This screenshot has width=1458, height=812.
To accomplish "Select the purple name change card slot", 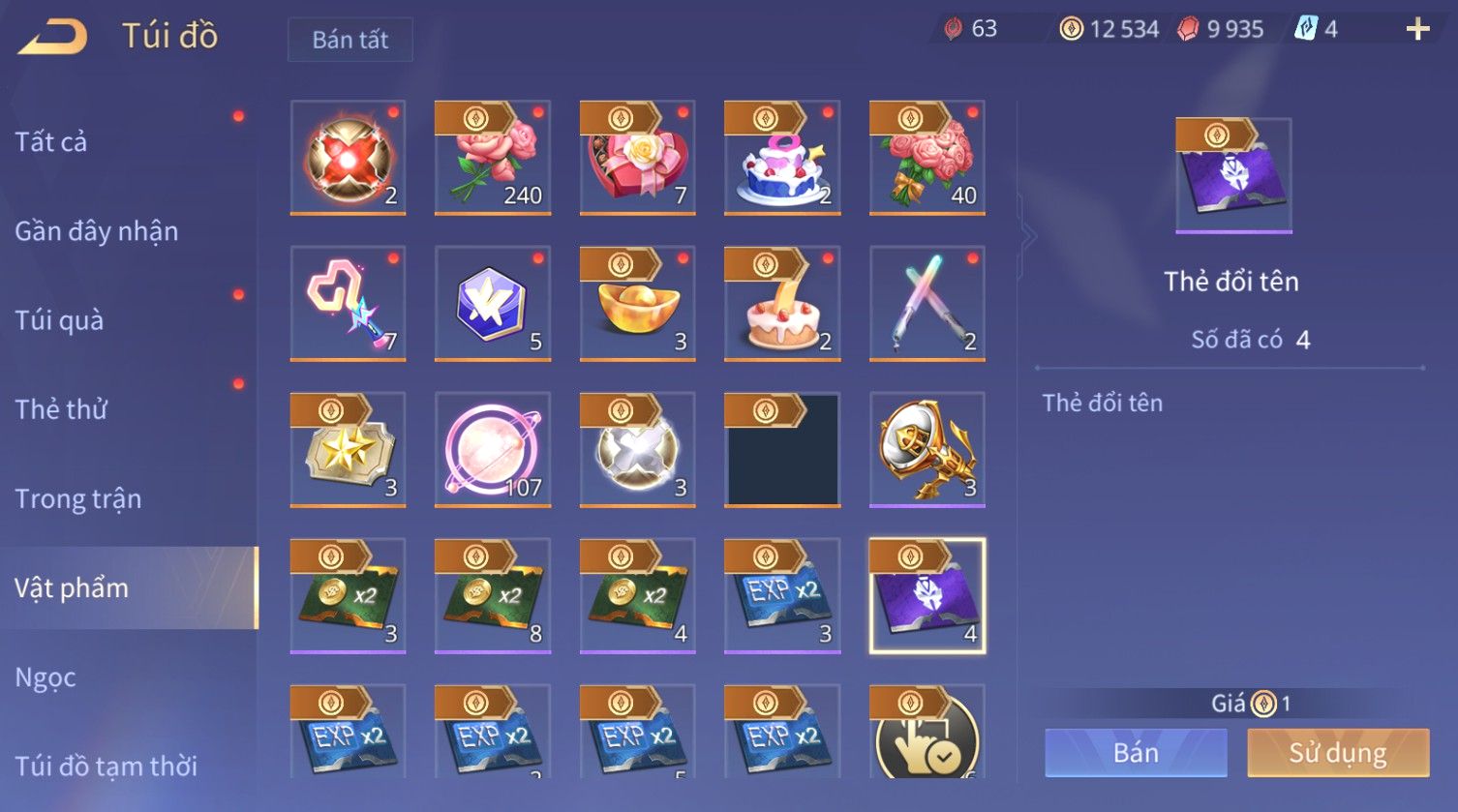I will pyautogui.click(x=926, y=596).
